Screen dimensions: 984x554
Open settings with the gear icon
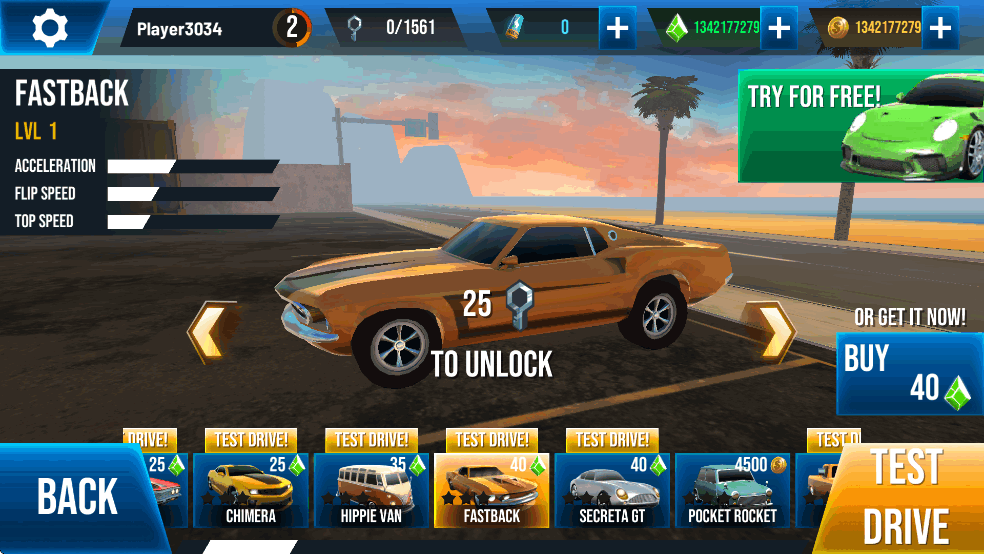49,27
